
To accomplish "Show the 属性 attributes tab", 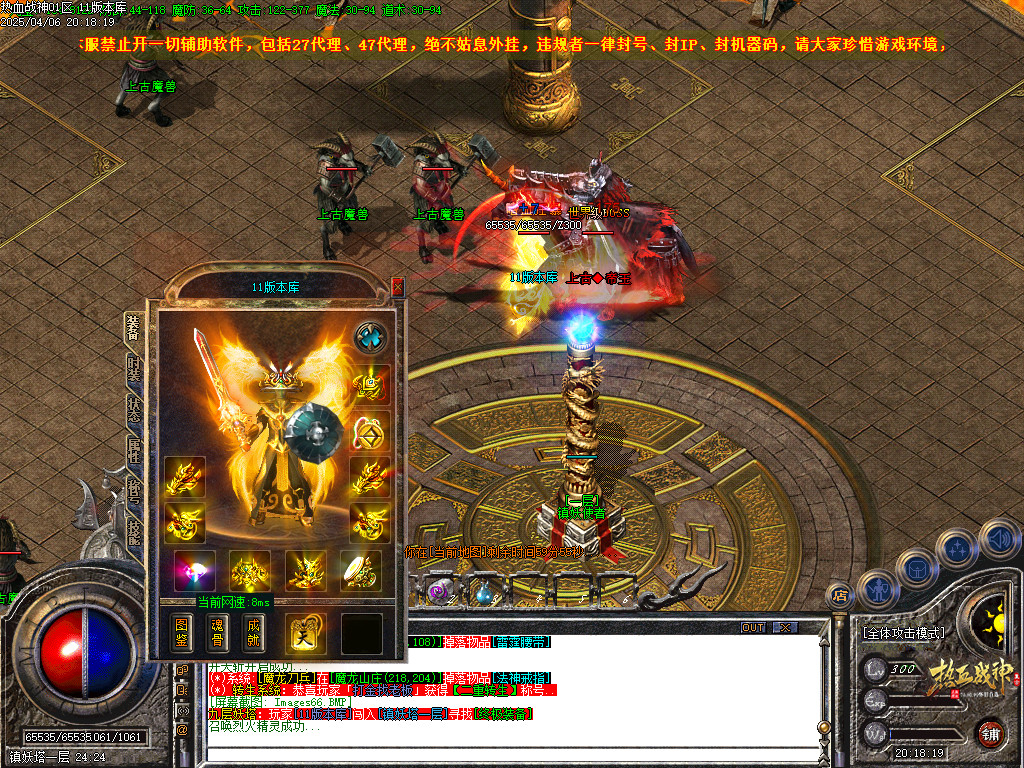I will (133, 450).
